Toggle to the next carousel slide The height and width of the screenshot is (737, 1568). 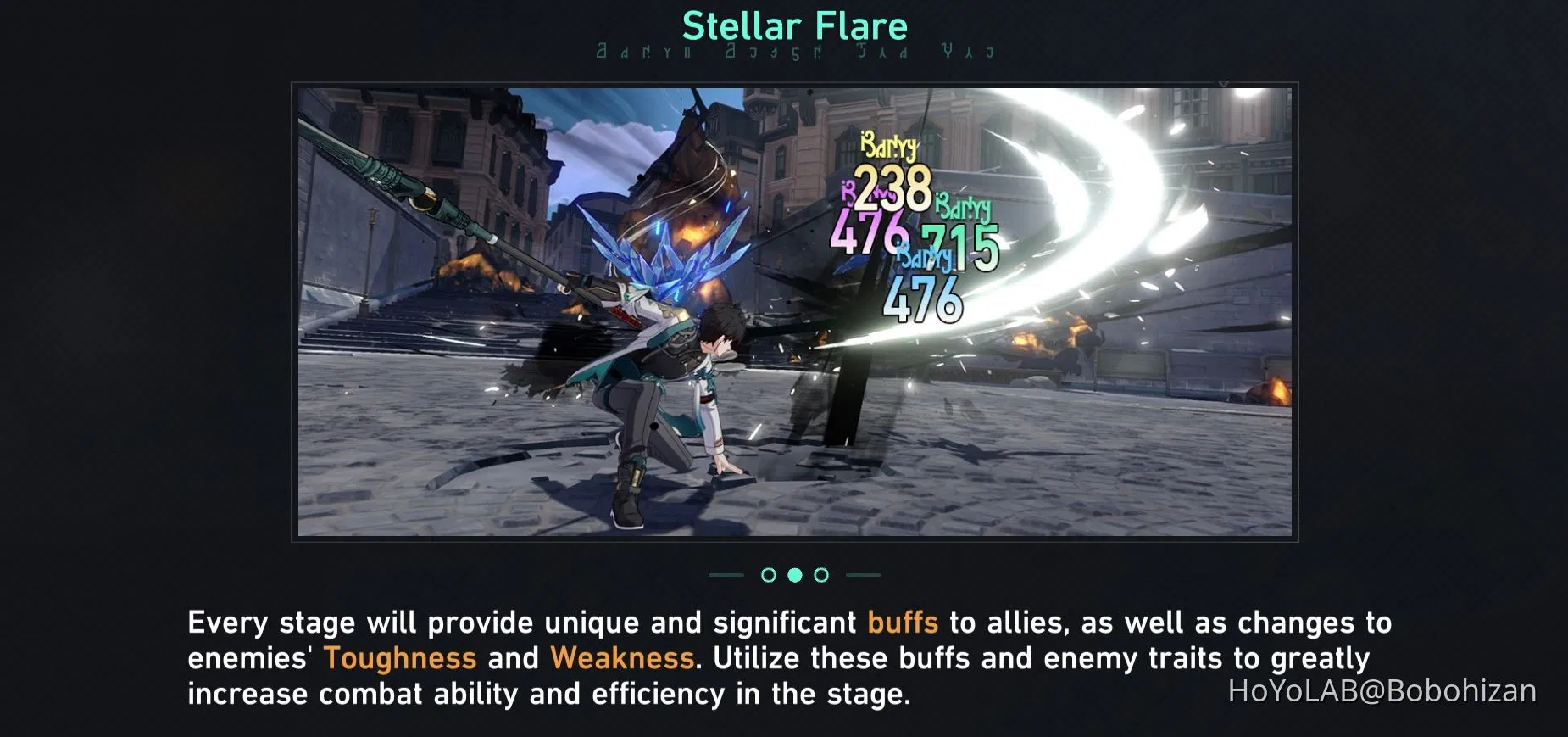pyautogui.click(x=820, y=575)
